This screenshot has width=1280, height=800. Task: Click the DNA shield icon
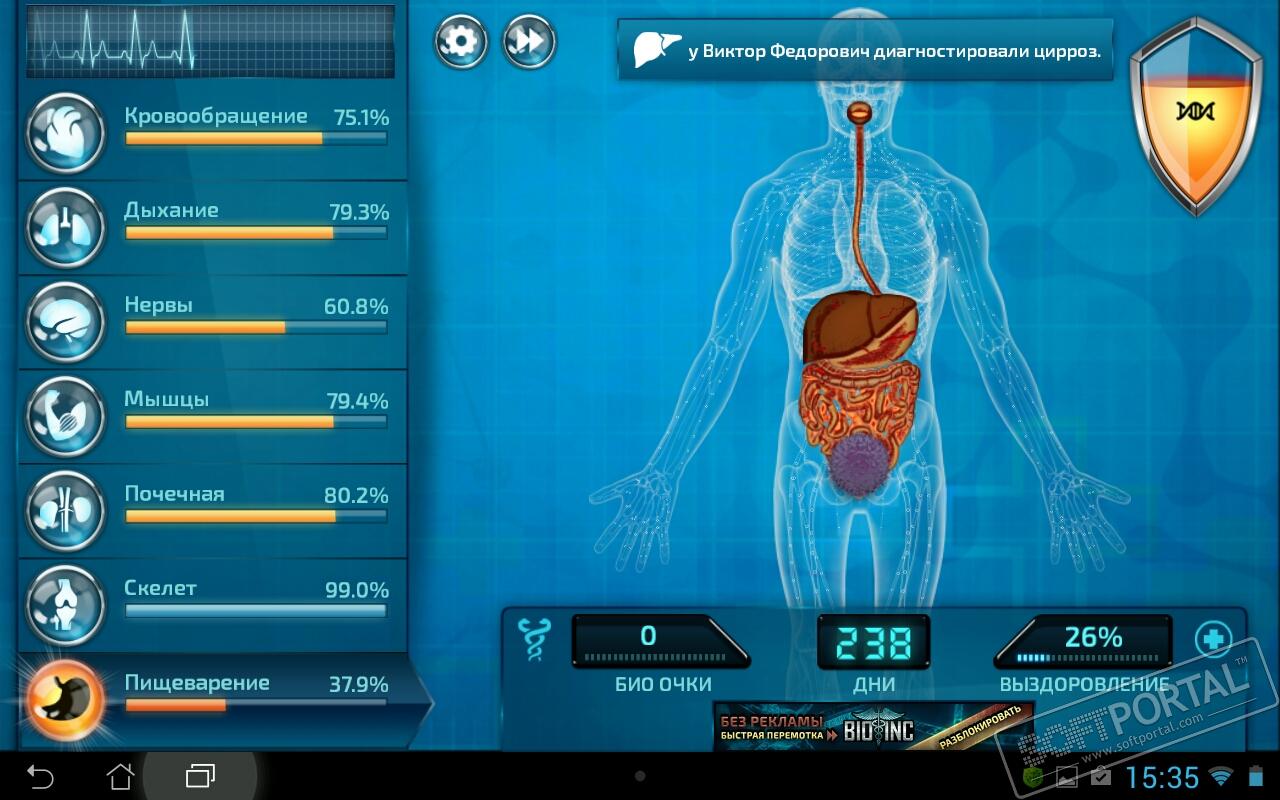[x=1194, y=113]
